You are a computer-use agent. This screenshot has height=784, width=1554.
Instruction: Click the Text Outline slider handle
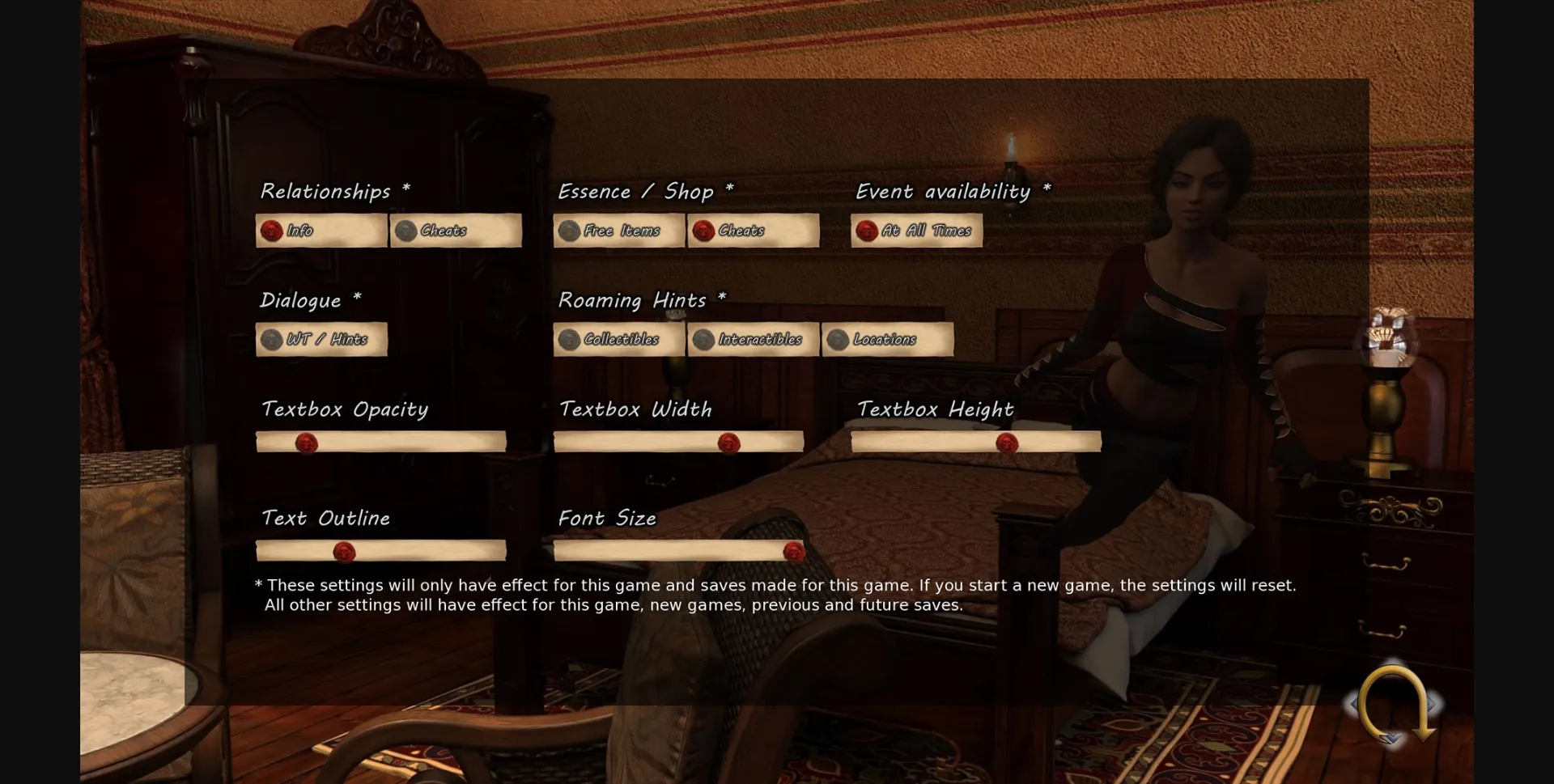[346, 551]
